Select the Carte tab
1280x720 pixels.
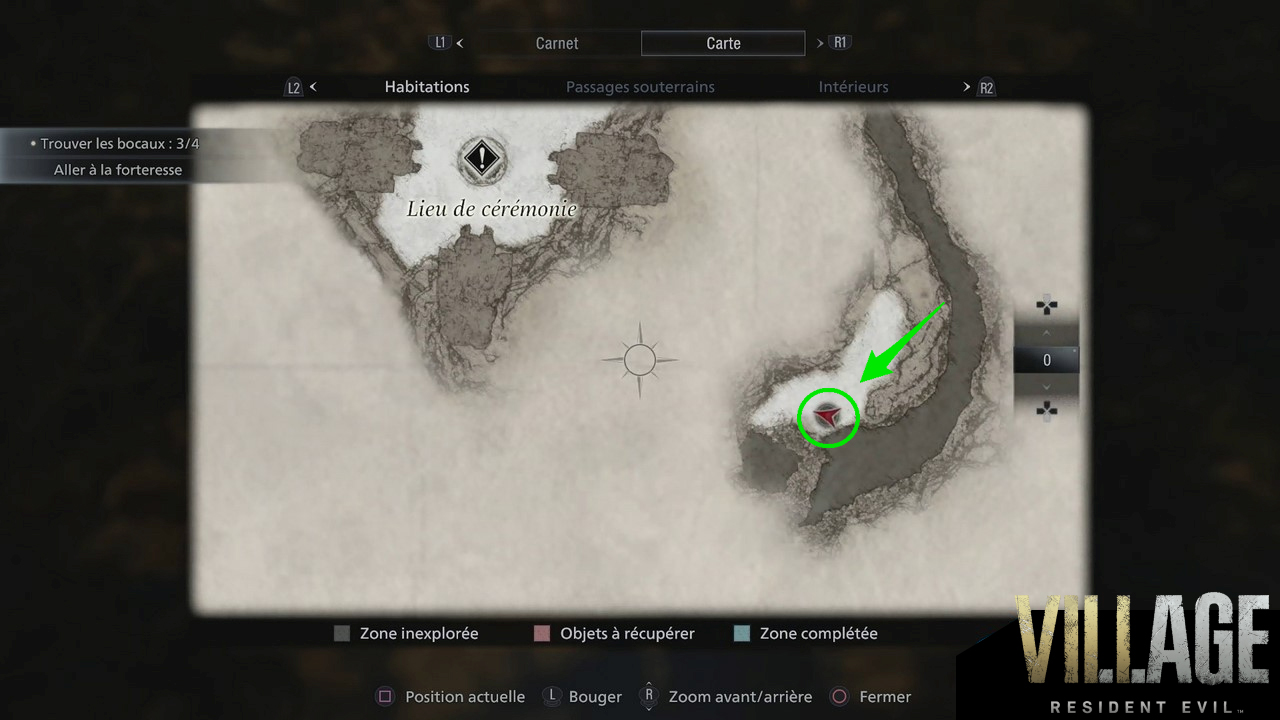coord(723,44)
